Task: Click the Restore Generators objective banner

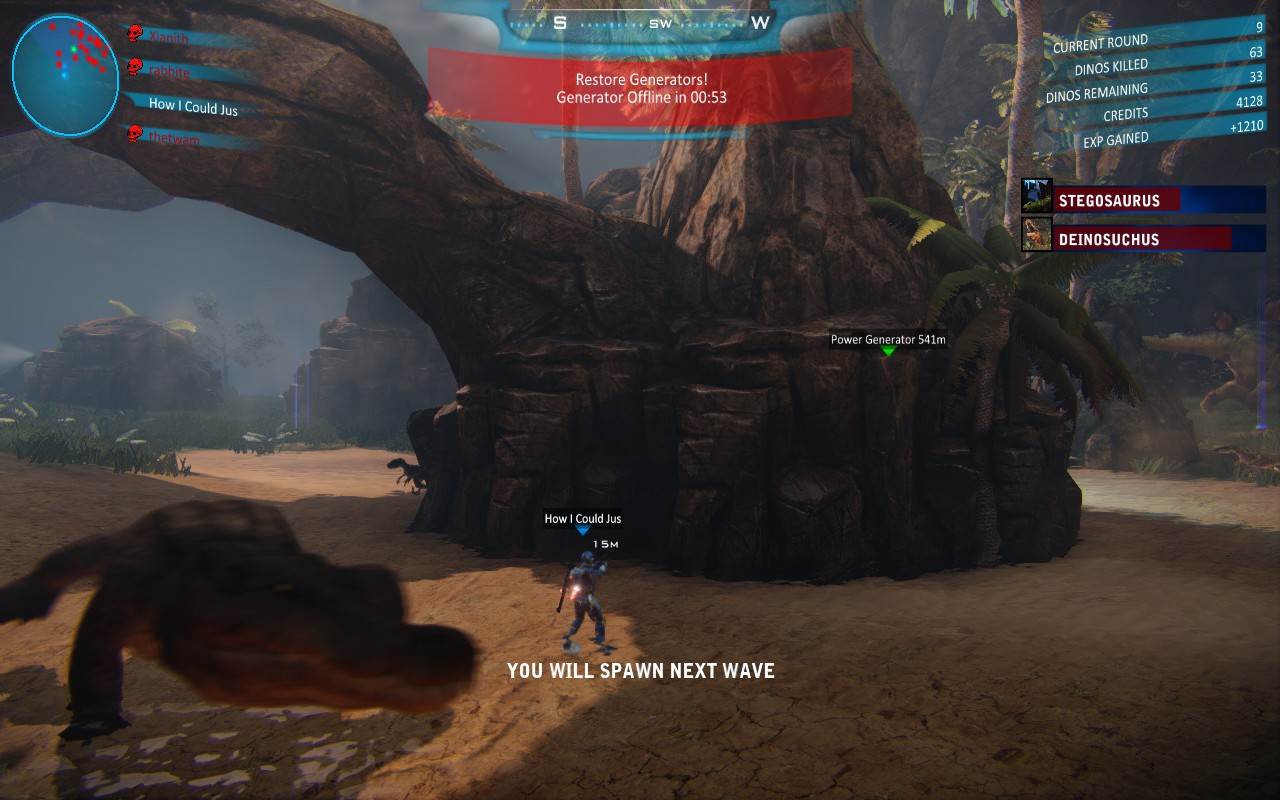Action: (641, 88)
